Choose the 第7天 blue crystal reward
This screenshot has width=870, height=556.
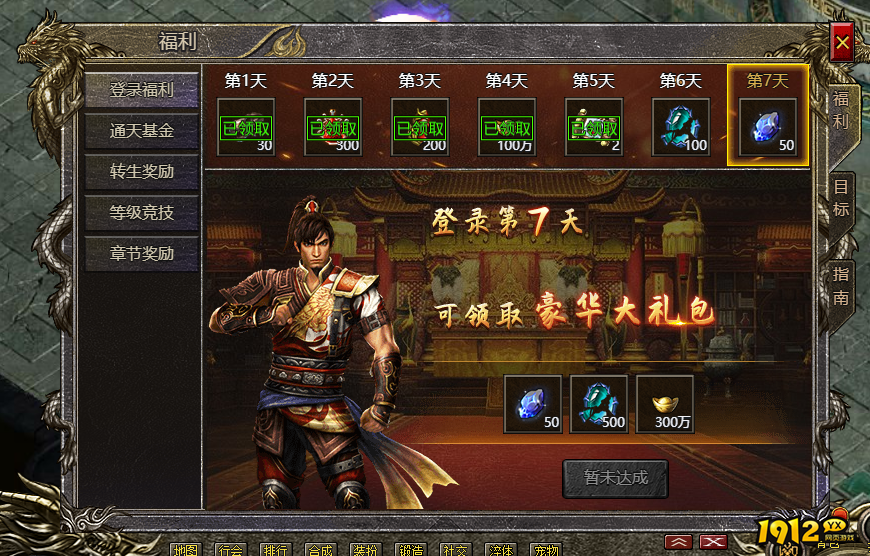(x=768, y=127)
